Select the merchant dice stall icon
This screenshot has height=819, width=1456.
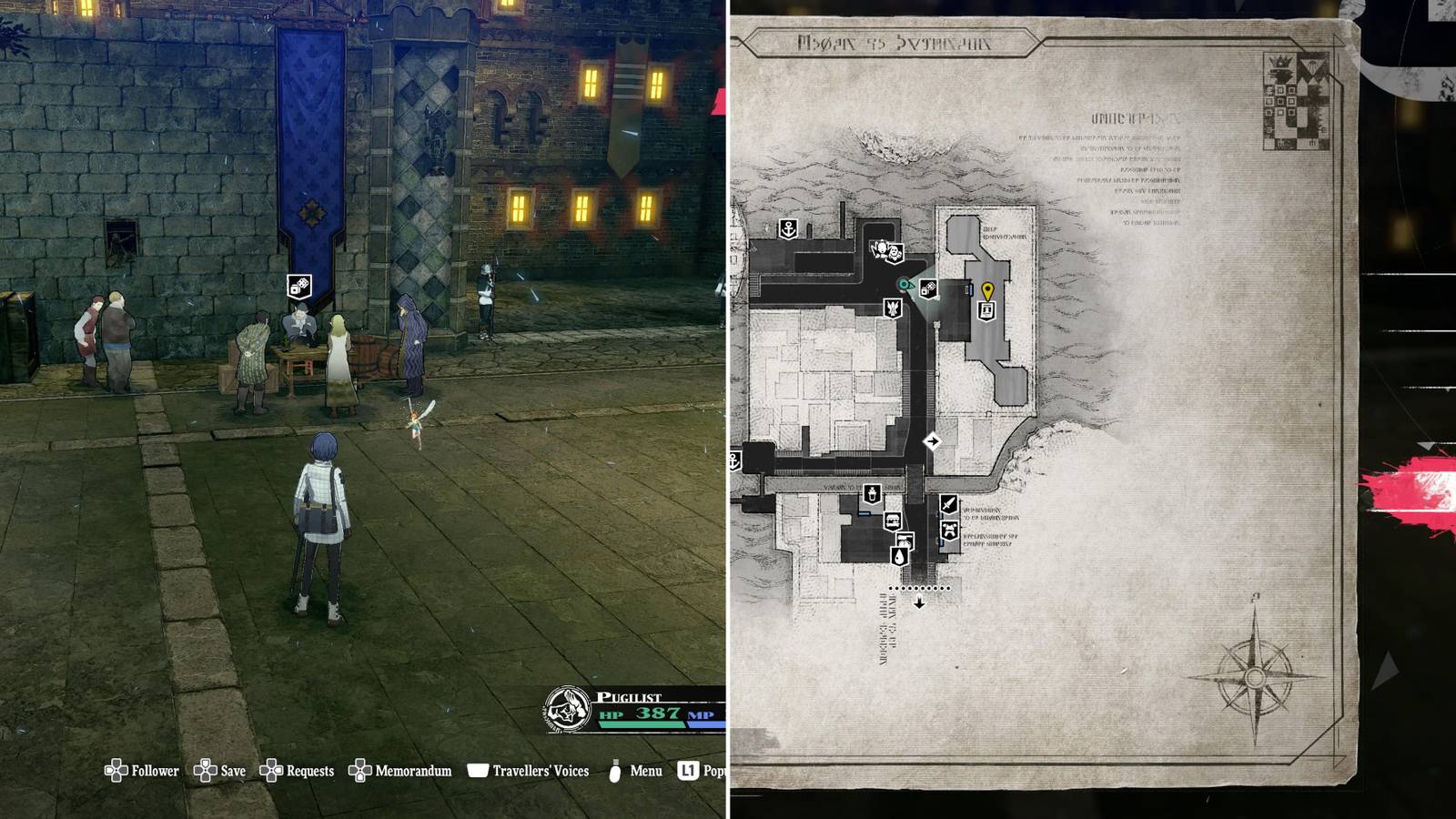[x=929, y=288]
